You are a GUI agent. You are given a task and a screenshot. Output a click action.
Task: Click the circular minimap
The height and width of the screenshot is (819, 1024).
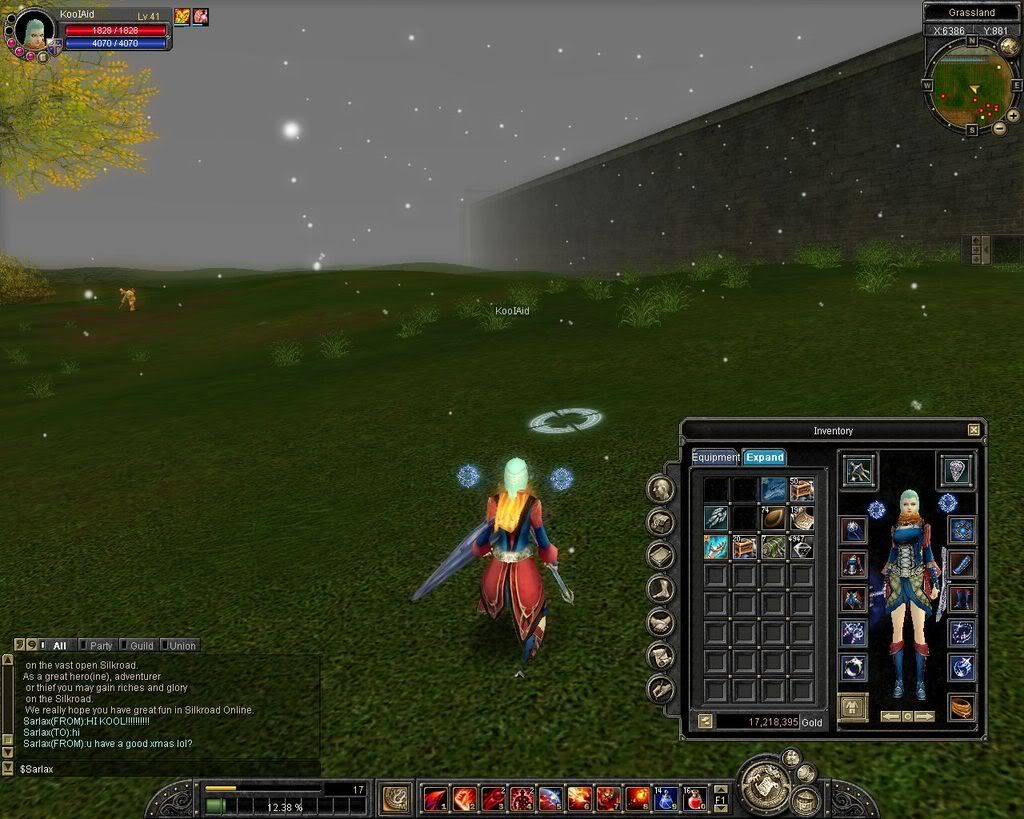click(x=969, y=86)
